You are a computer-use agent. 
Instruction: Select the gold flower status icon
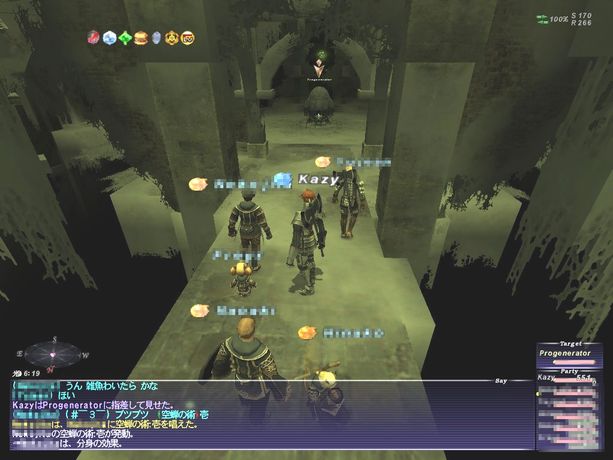coord(171,38)
